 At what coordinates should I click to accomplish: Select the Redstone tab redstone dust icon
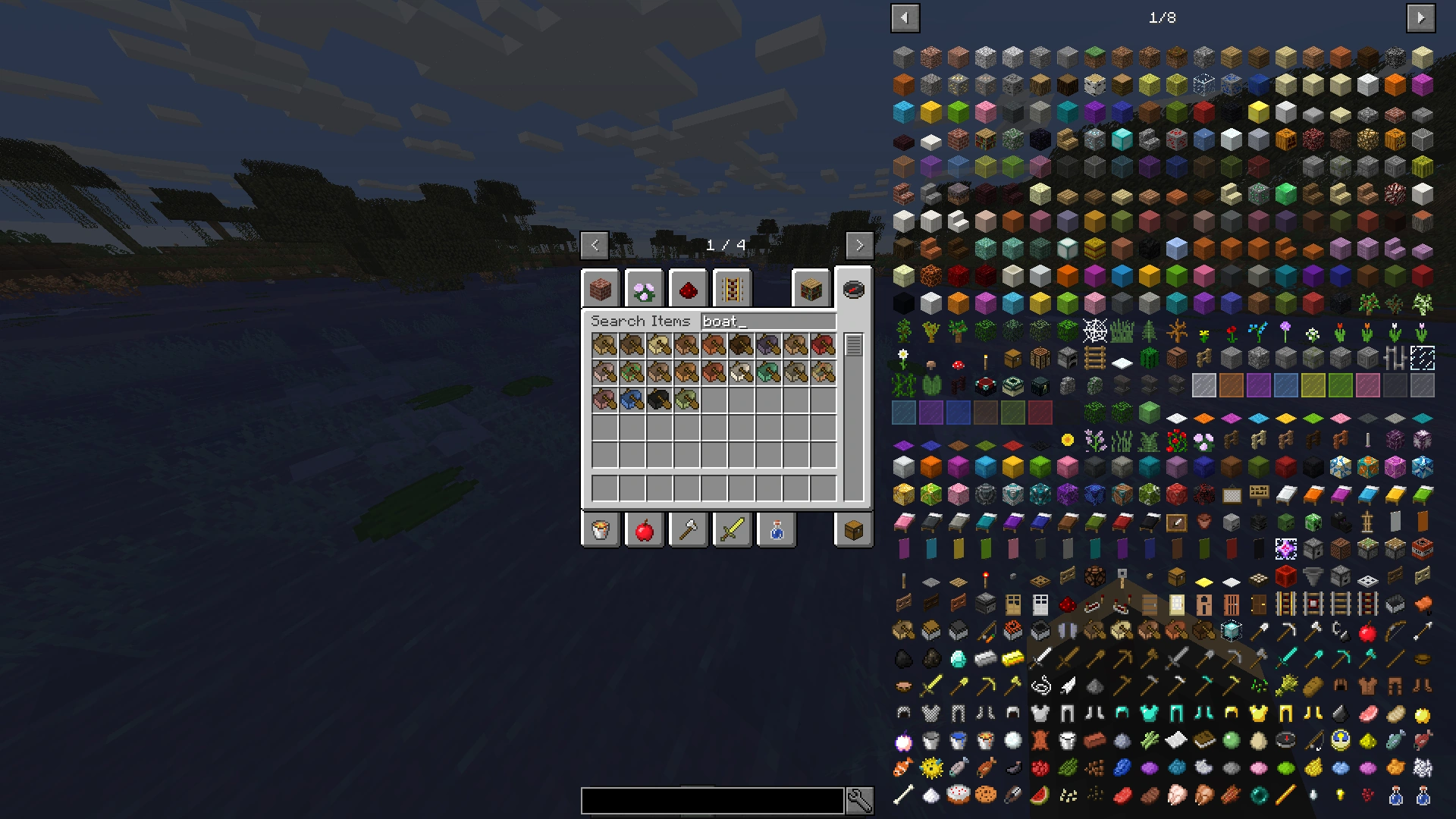coord(688,288)
